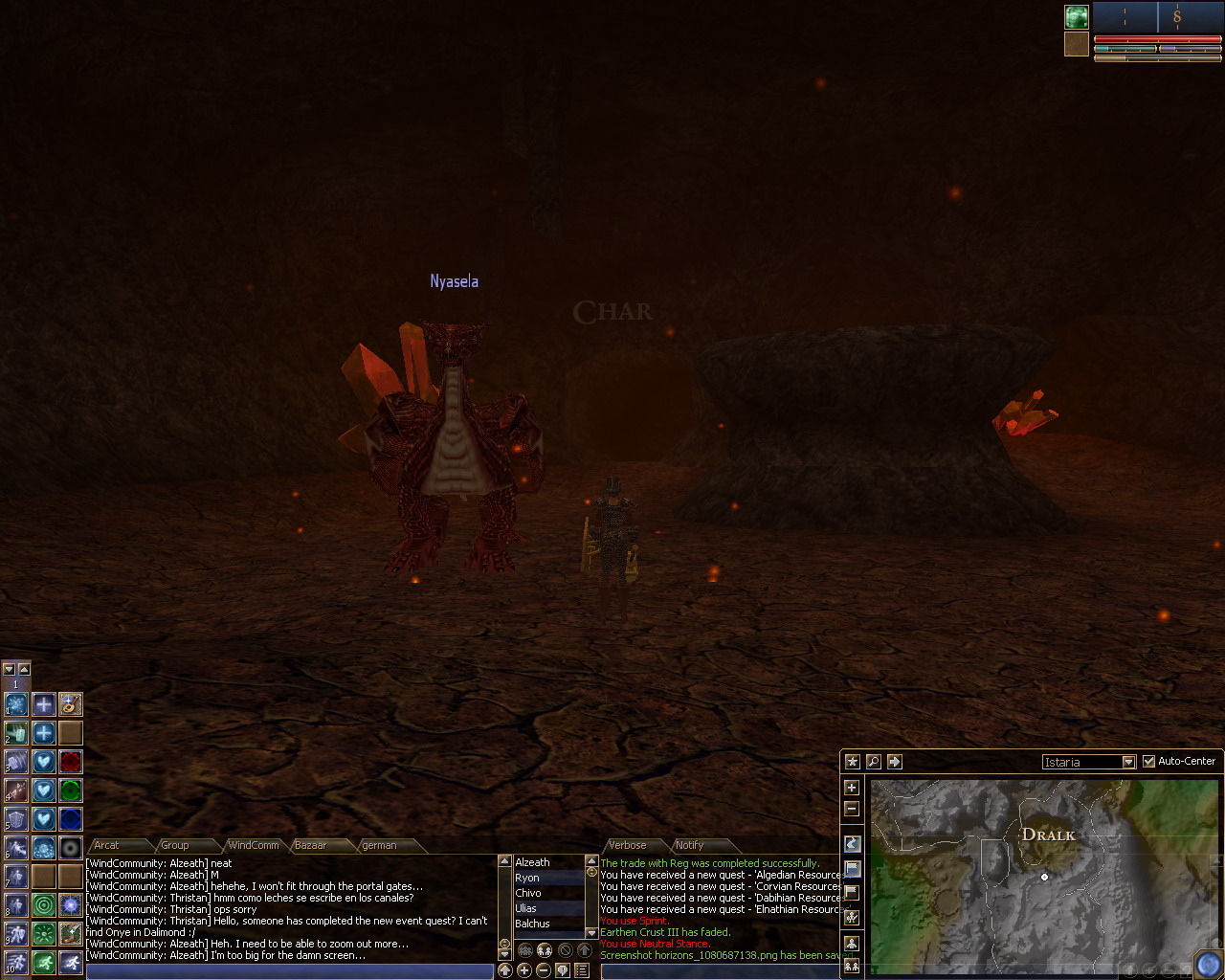The height and width of the screenshot is (980, 1225).
Task: Select the Bazaar chat tab
Action: tap(310, 845)
